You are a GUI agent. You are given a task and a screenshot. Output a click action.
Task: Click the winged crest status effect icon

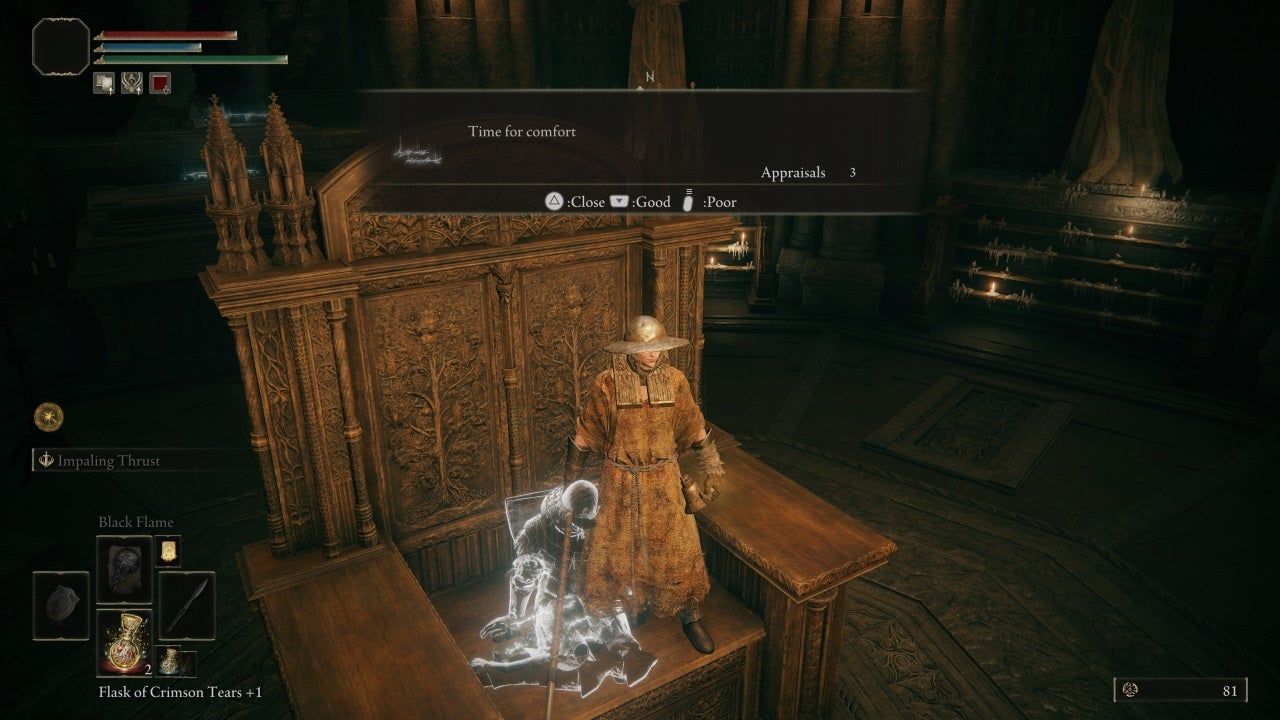tap(132, 84)
